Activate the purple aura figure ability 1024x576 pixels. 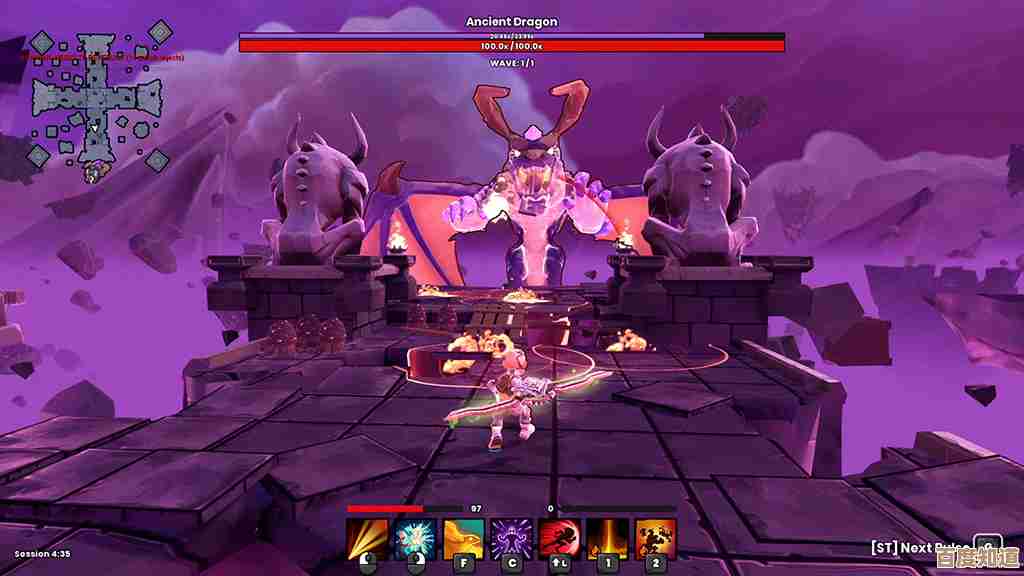point(511,538)
